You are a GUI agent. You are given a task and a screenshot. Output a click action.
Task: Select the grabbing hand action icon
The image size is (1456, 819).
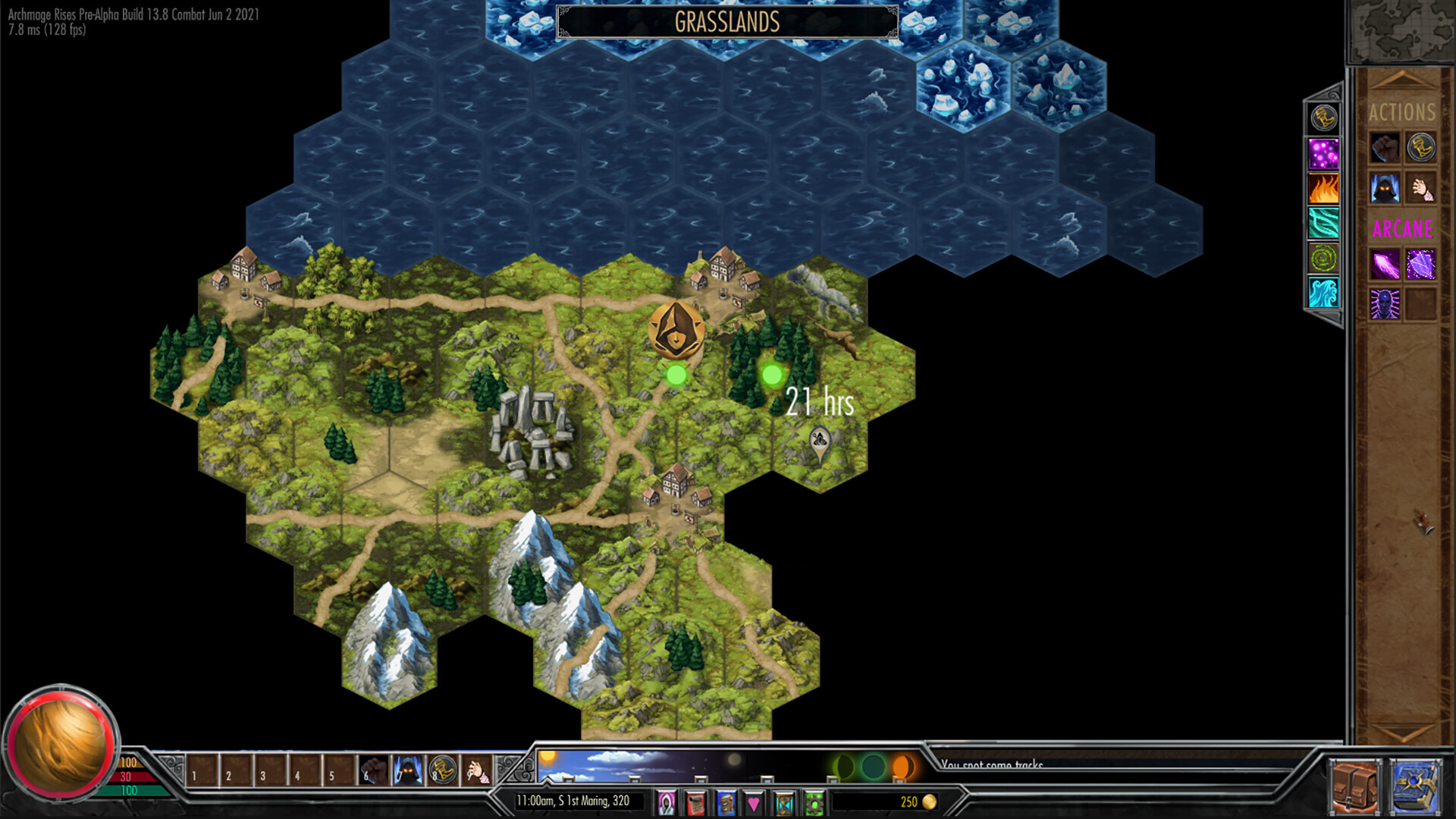coord(1423,189)
